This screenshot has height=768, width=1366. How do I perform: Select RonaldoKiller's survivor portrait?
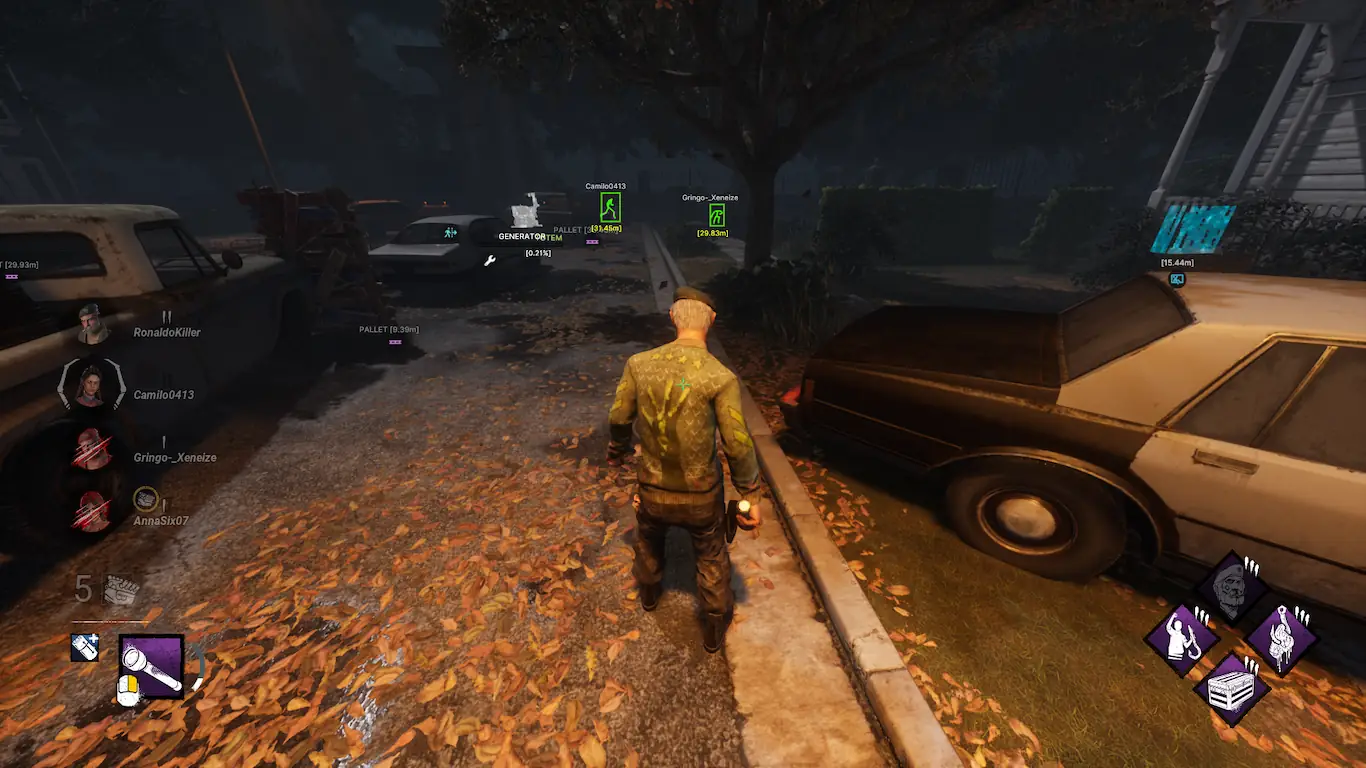pos(92,324)
